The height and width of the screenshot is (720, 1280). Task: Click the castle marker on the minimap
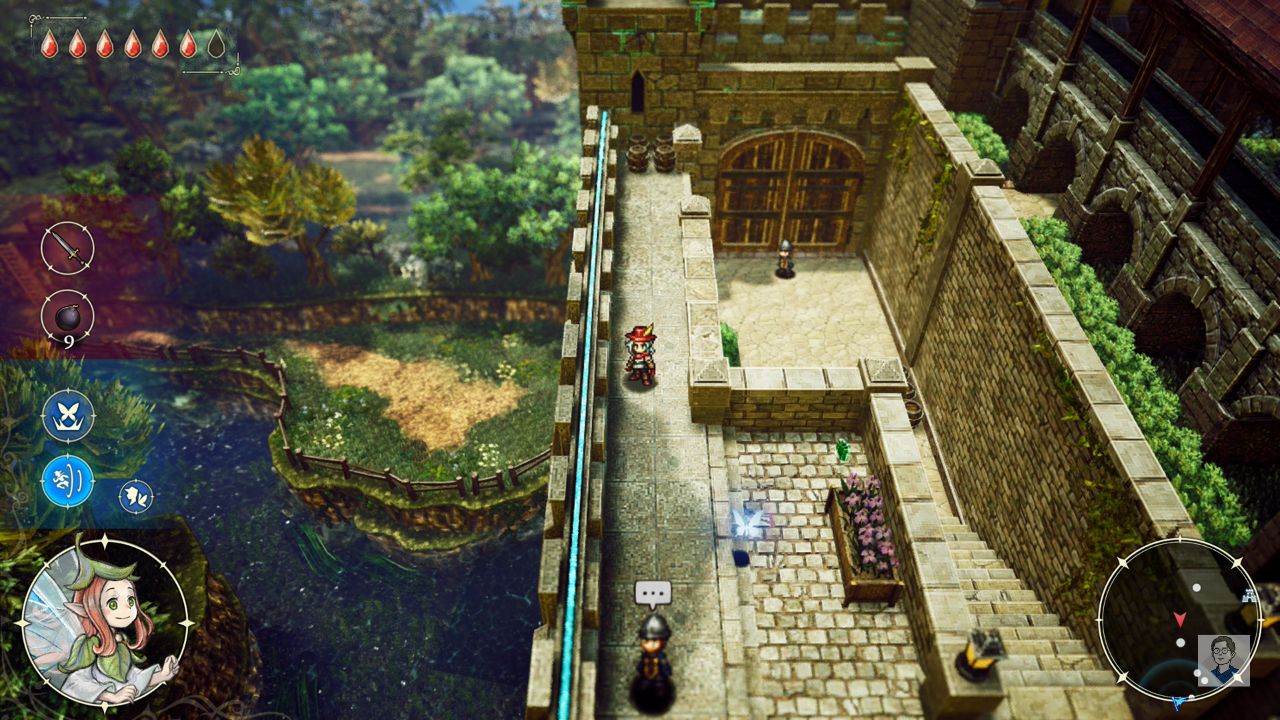pos(1248,596)
